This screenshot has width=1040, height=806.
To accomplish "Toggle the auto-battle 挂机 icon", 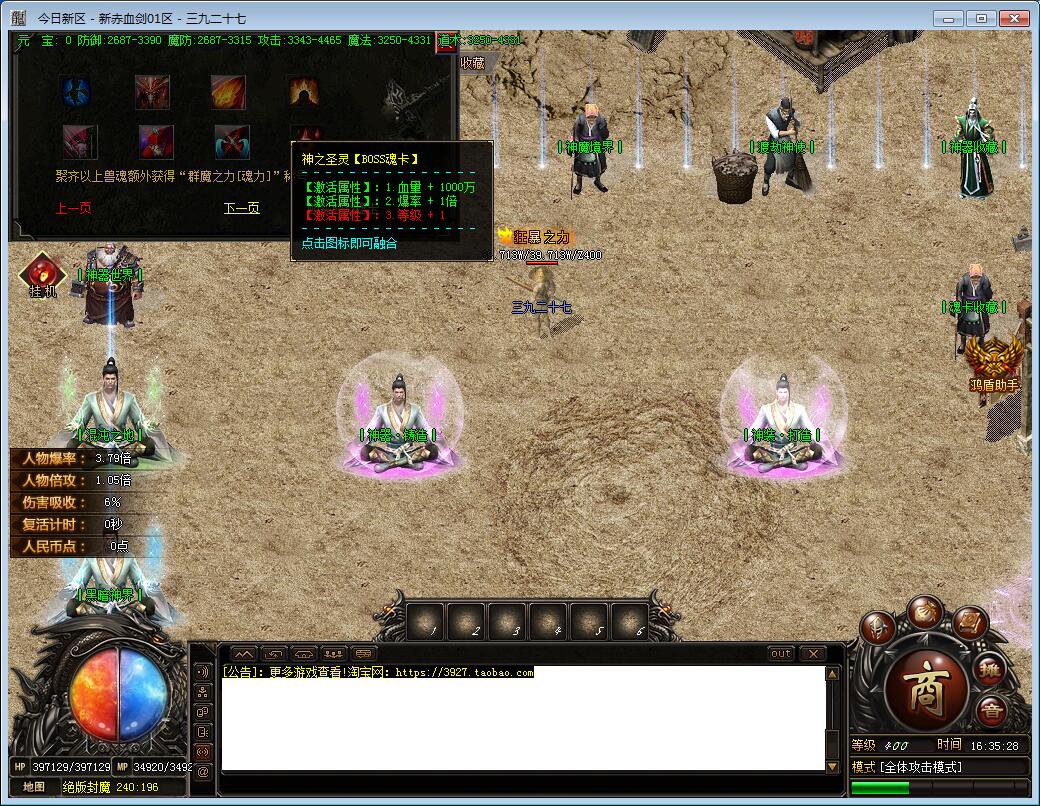I will coord(42,275).
